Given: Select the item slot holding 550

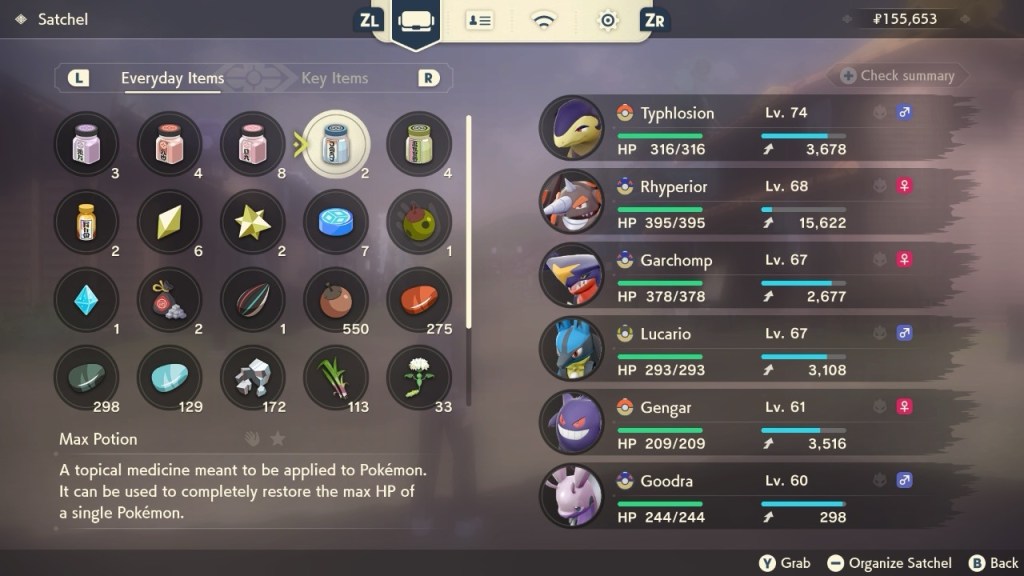Looking at the screenshot, I should 336,300.
